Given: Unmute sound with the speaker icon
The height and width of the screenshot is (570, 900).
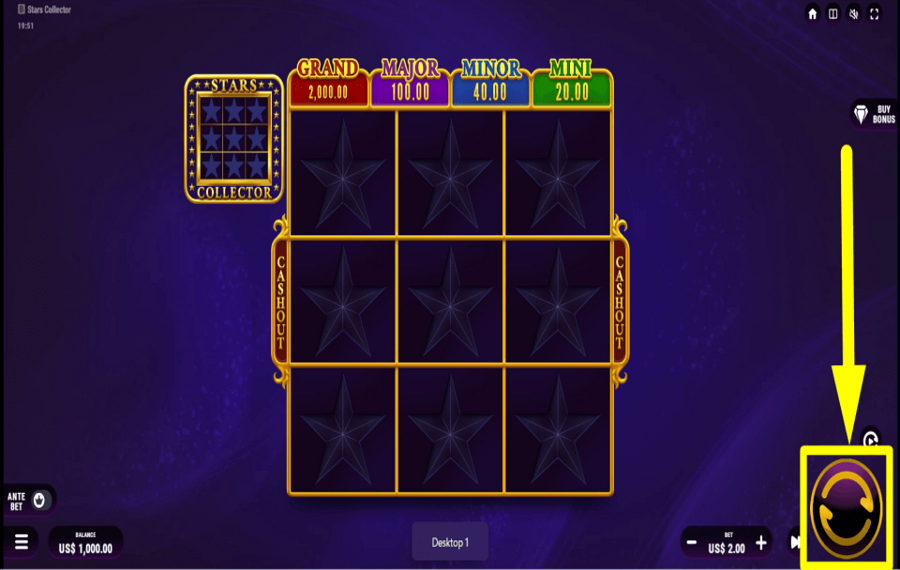Looking at the screenshot, I should pyautogui.click(x=854, y=14).
